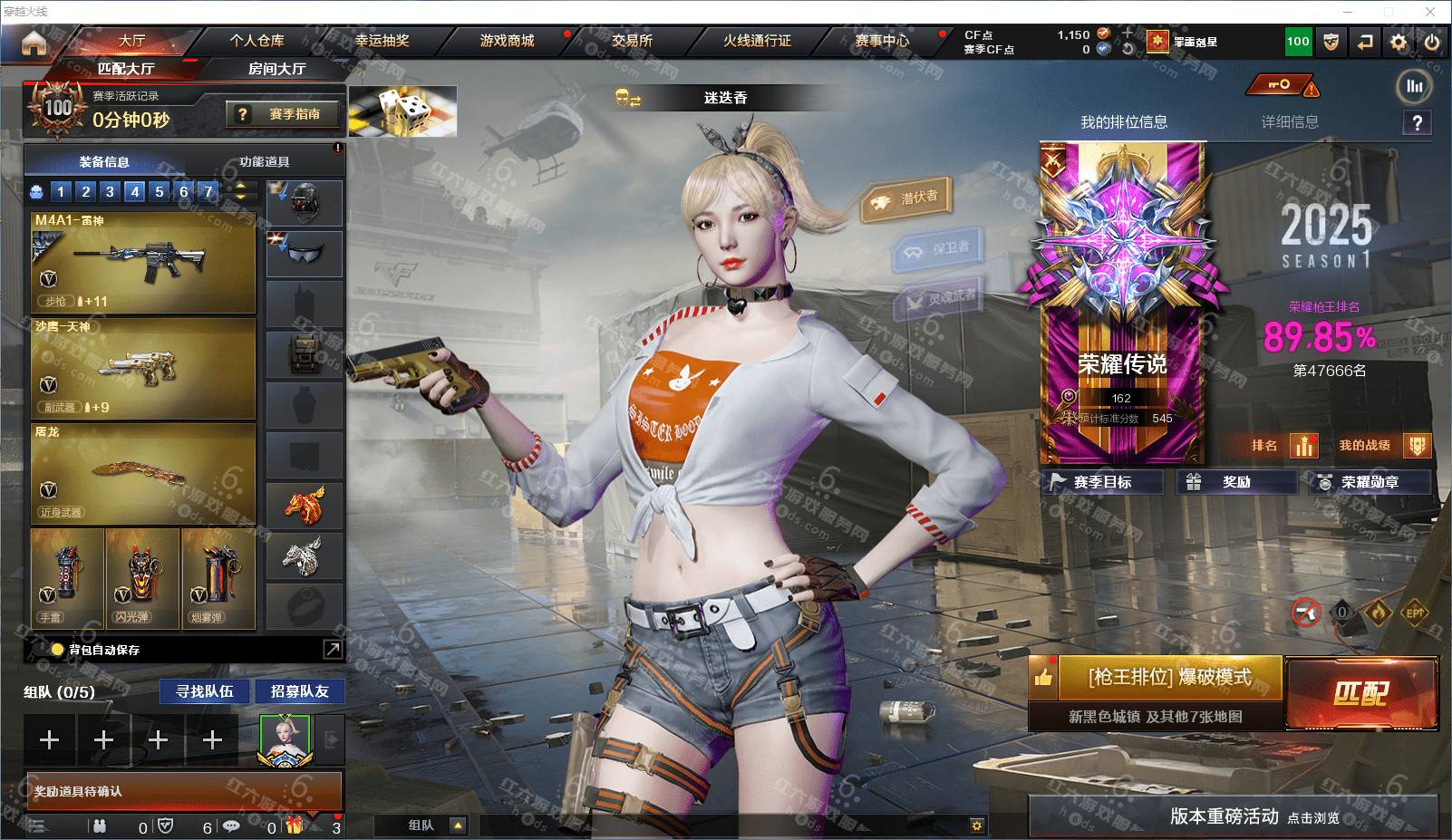Close the game window
Image resolution: width=1452 pixels, height=840 pixels.
click(1430, 12)
